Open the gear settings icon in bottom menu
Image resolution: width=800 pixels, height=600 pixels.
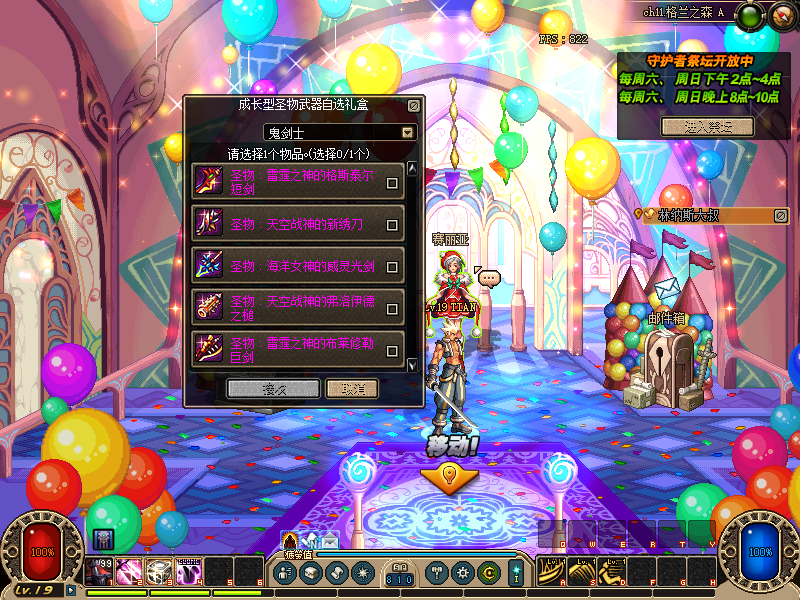coord(462,573)
